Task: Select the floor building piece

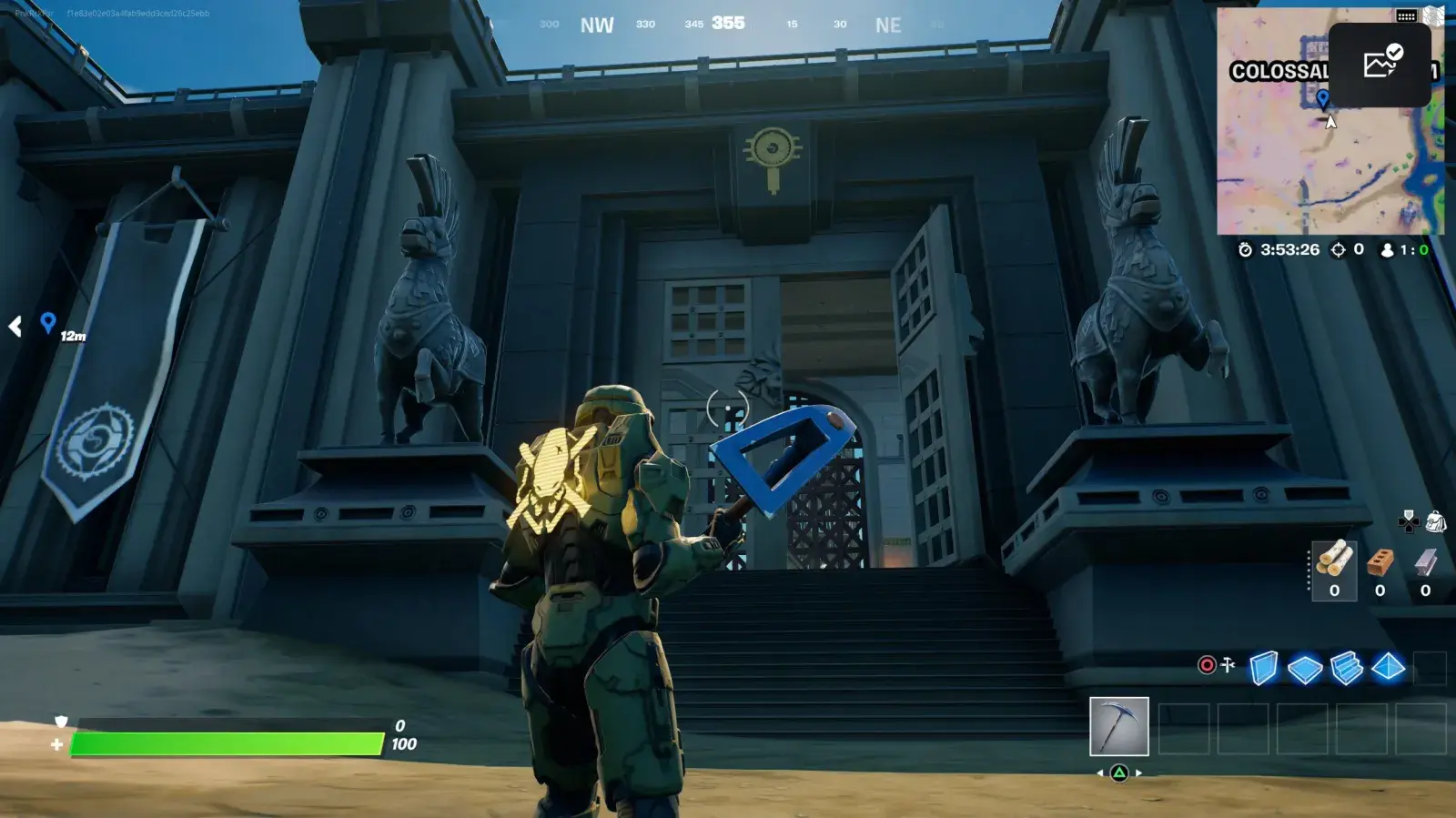Action: point(1305,670)
